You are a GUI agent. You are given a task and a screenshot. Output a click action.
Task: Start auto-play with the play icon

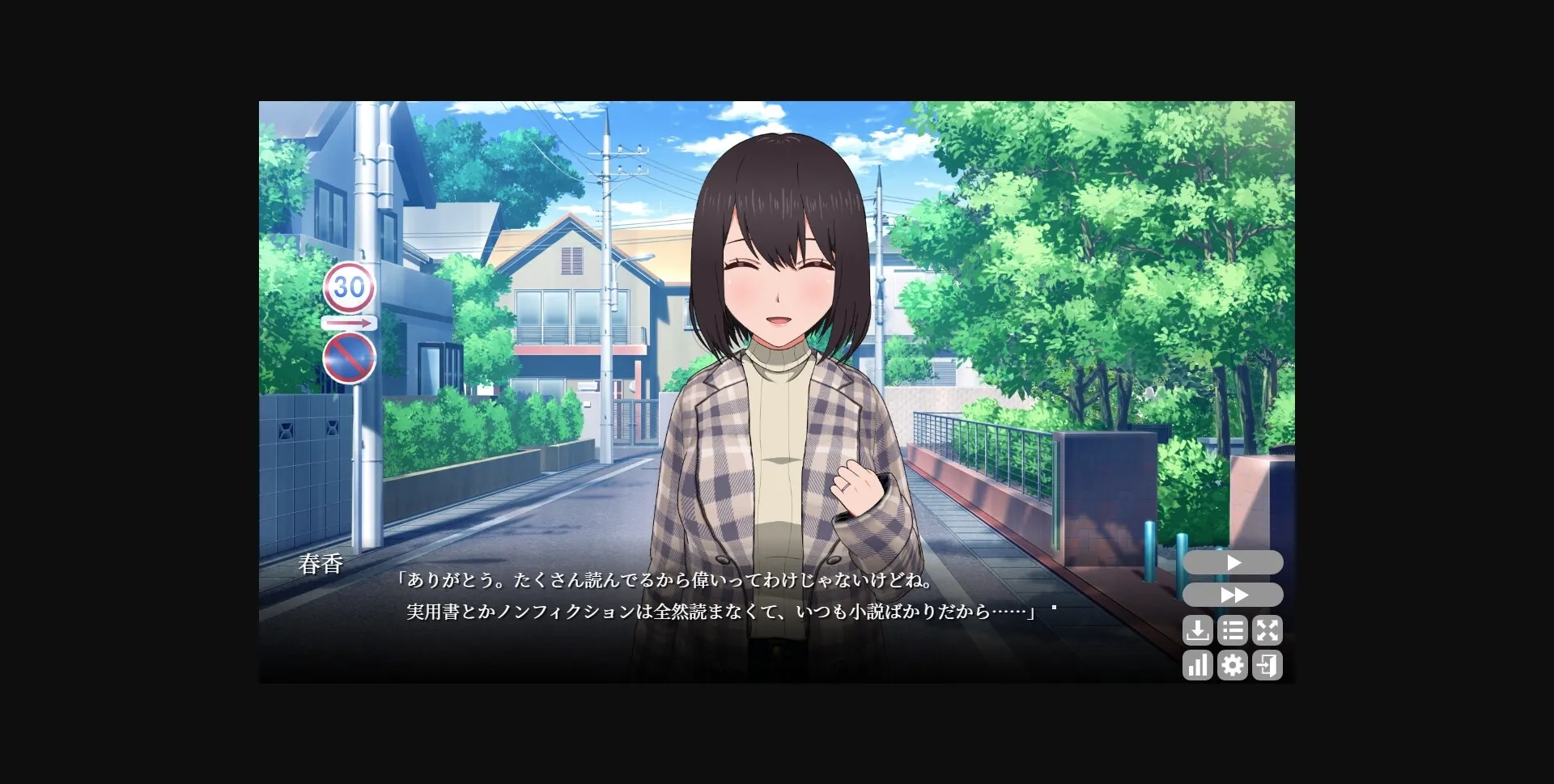point(1233,562)
